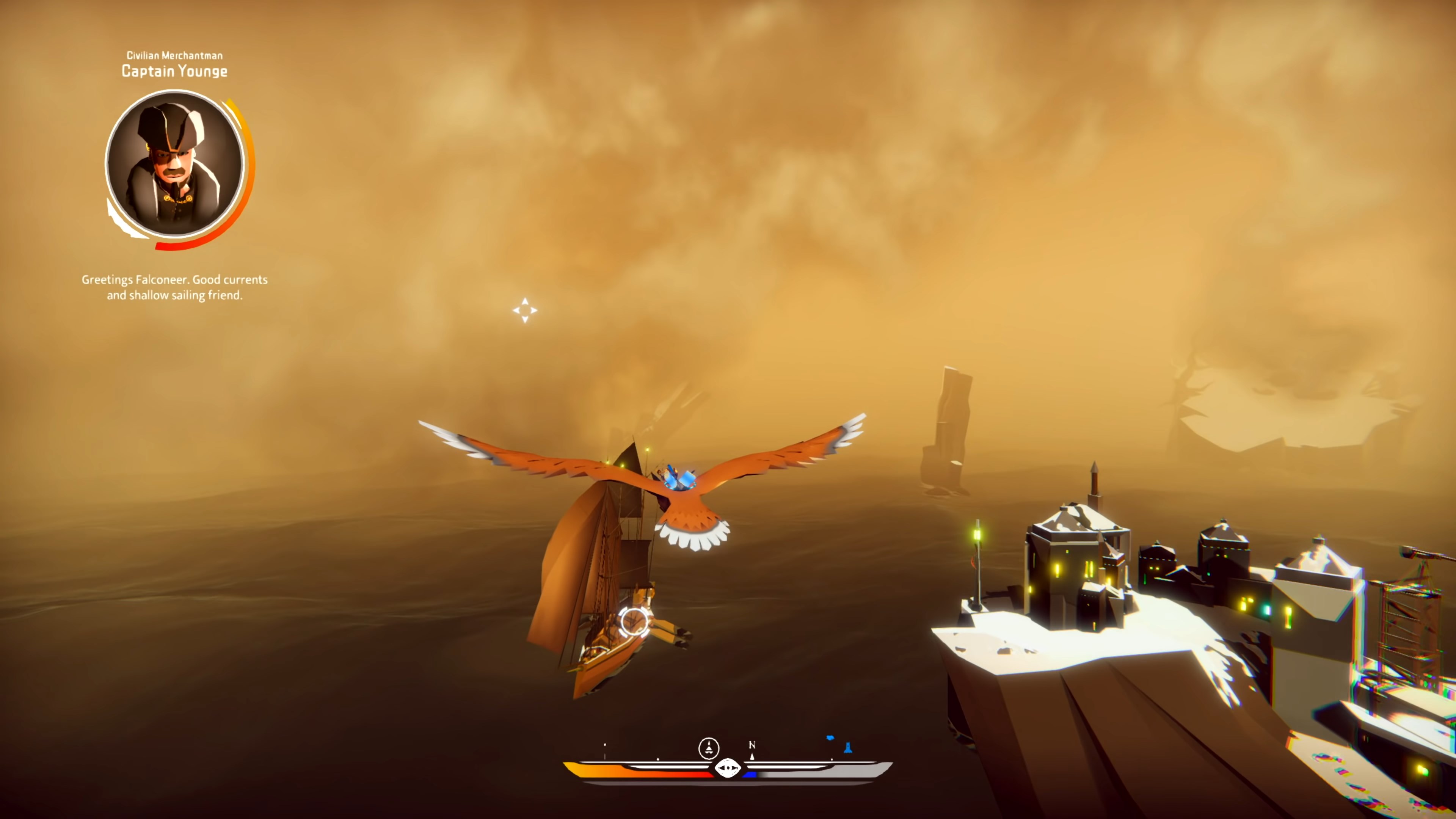
Task: Click Captain Younge's circular portrait
Action: tap(174, 167)
